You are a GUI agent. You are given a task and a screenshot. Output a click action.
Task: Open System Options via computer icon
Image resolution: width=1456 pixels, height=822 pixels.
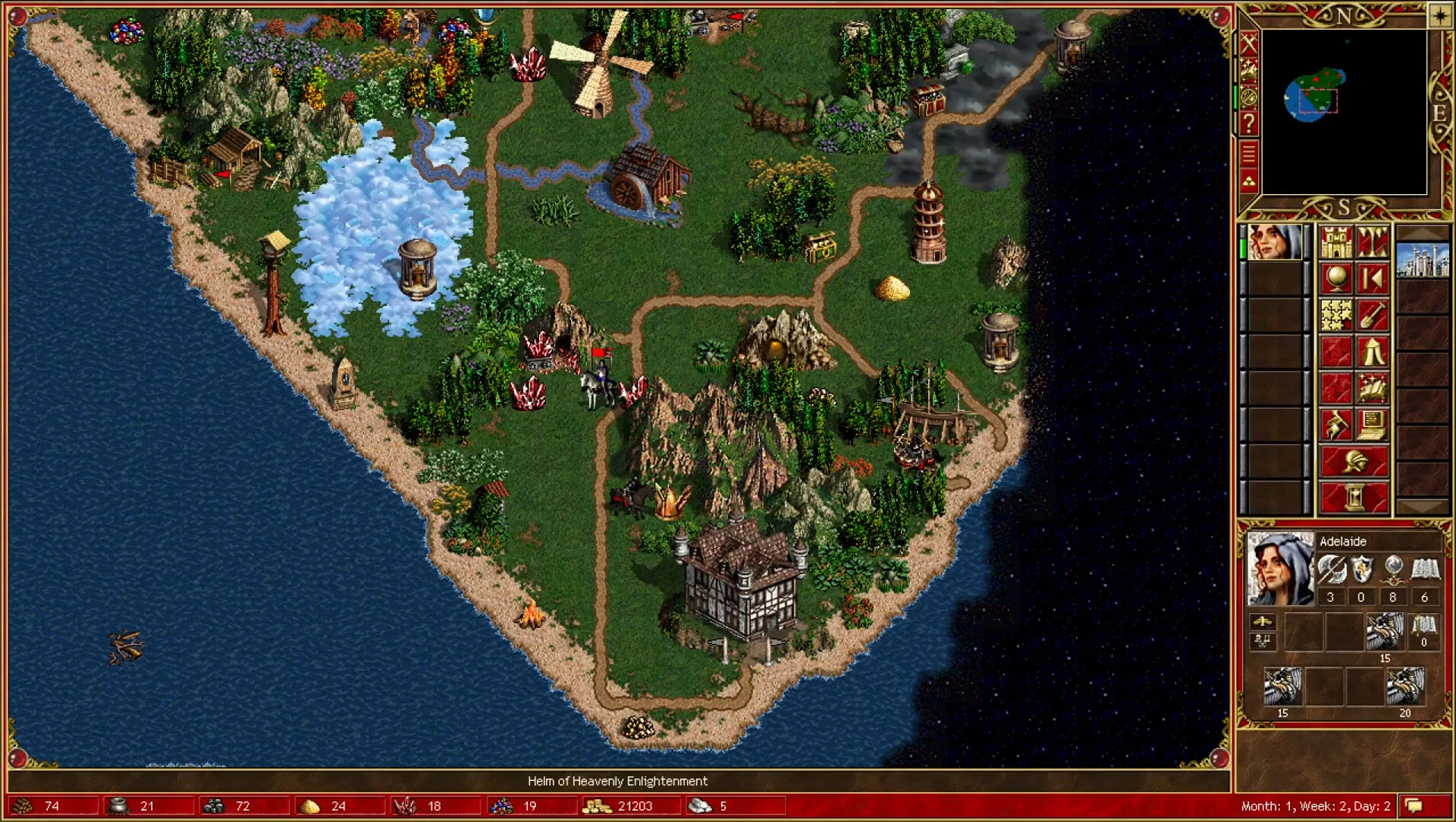[x=1373, y=425]
